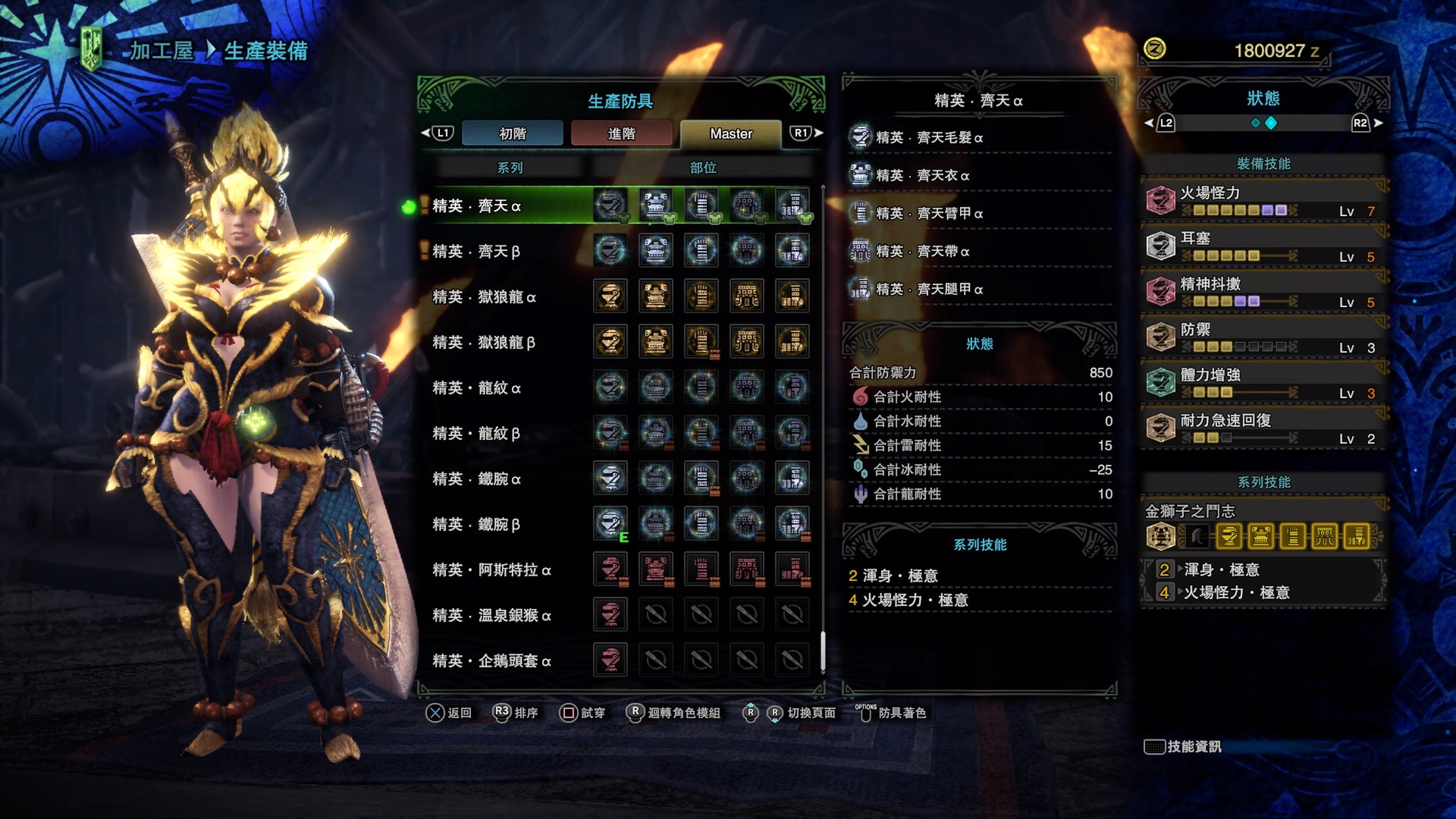Choose the 精英．企鵝頭套α series

pyautogui.click(x=491, y=661)
